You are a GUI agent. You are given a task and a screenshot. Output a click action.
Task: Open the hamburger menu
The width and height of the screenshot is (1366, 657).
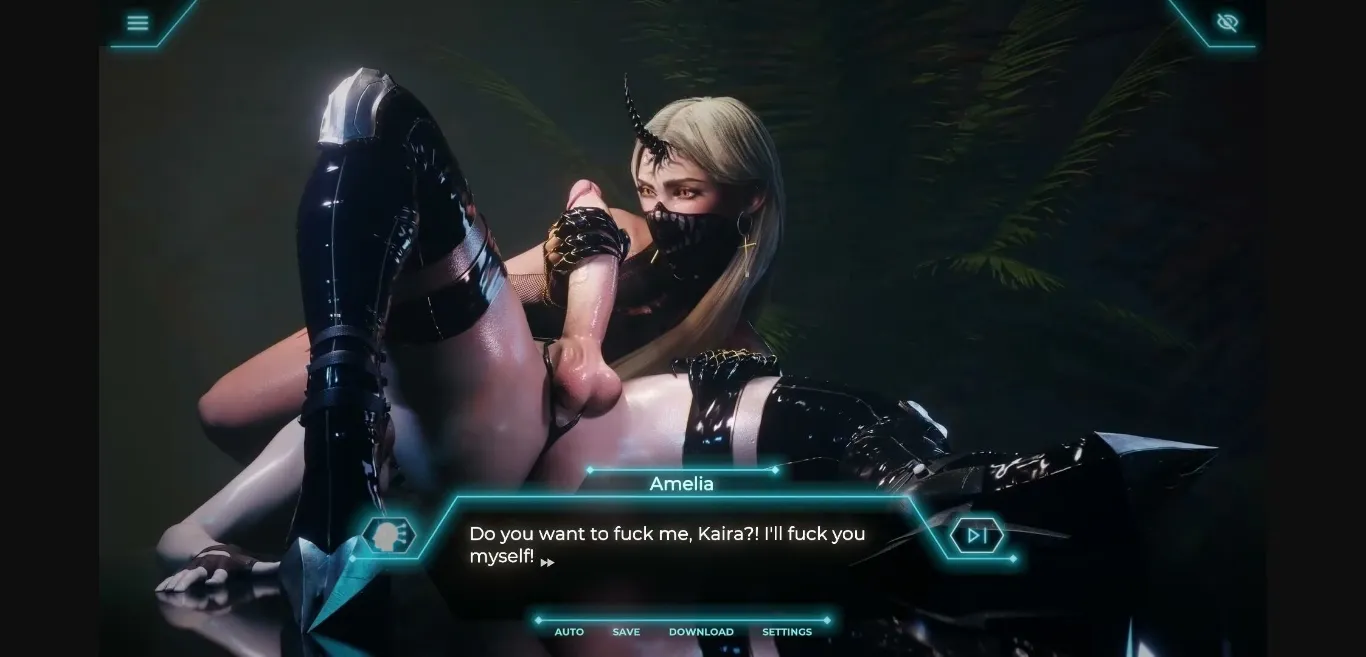[138, 23]
